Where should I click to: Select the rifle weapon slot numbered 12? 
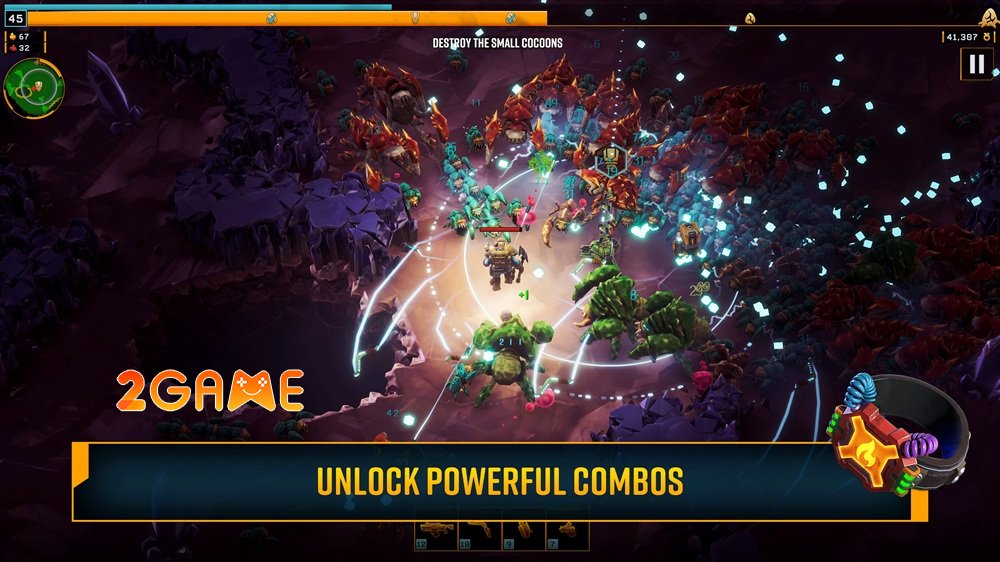436,532
